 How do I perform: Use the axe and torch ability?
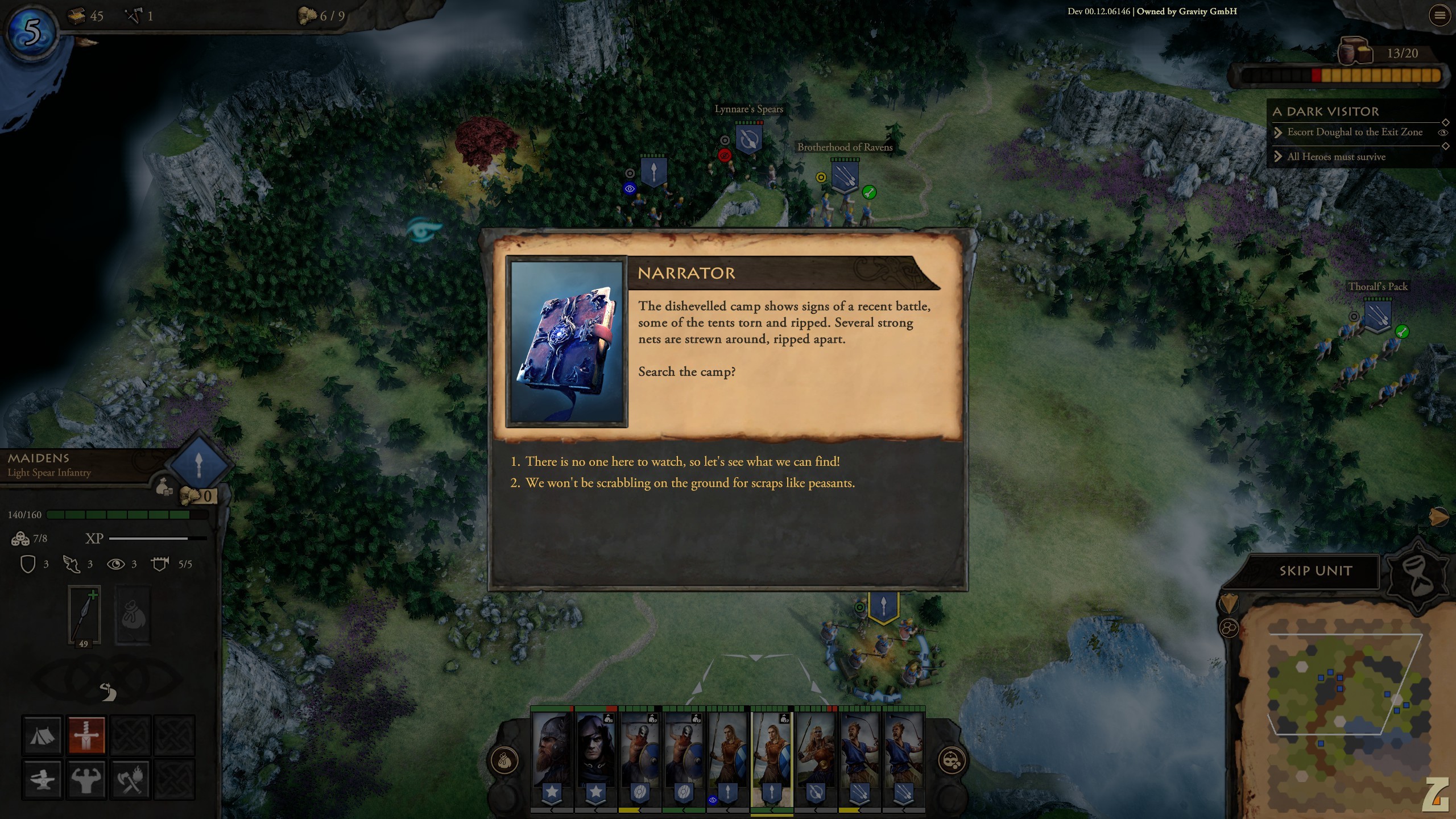(x=131, y=779)
